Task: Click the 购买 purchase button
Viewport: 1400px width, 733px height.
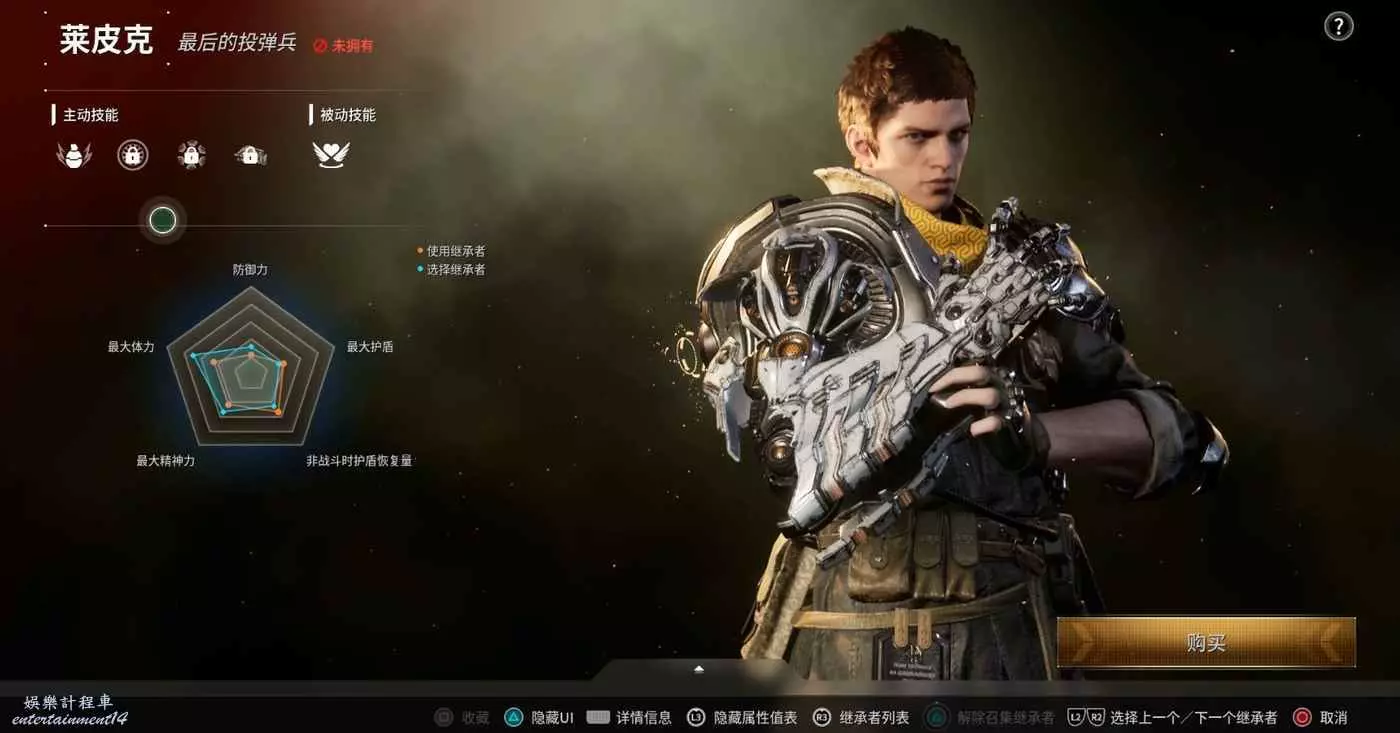Action: [1206, 642]
